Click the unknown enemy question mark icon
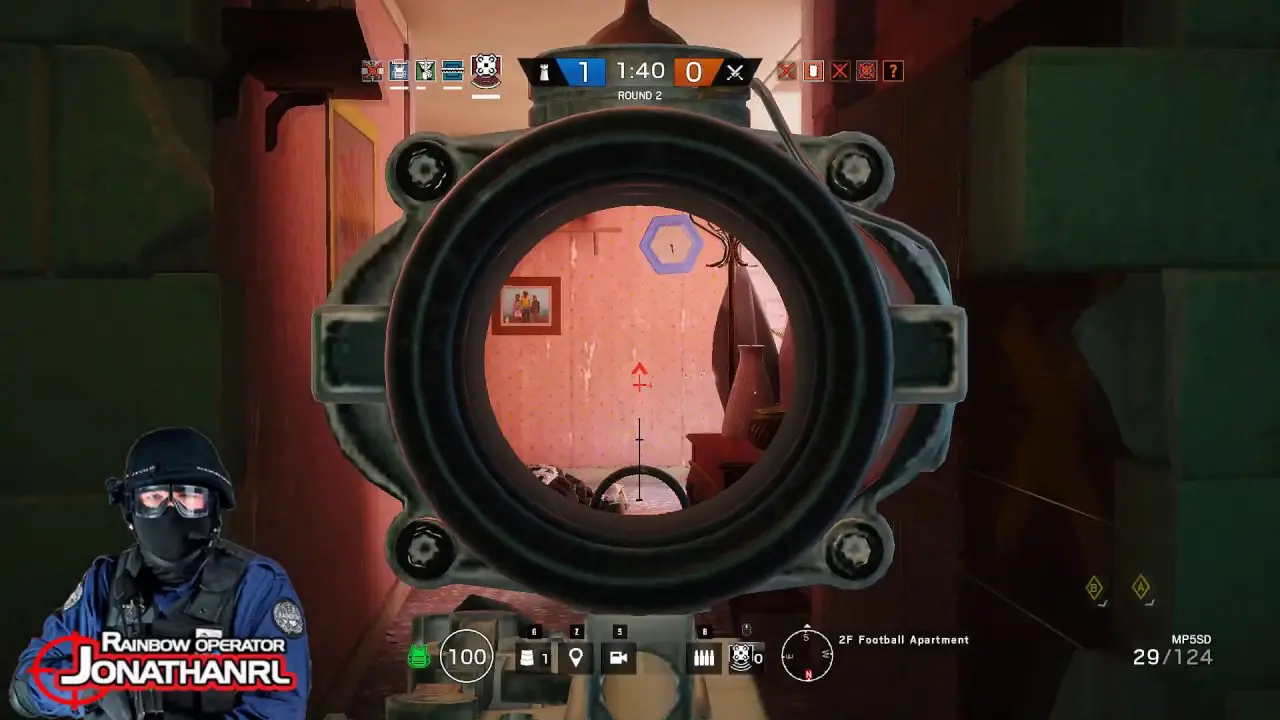The width and height of the screenshot is (1280, 720). [893, 71]
